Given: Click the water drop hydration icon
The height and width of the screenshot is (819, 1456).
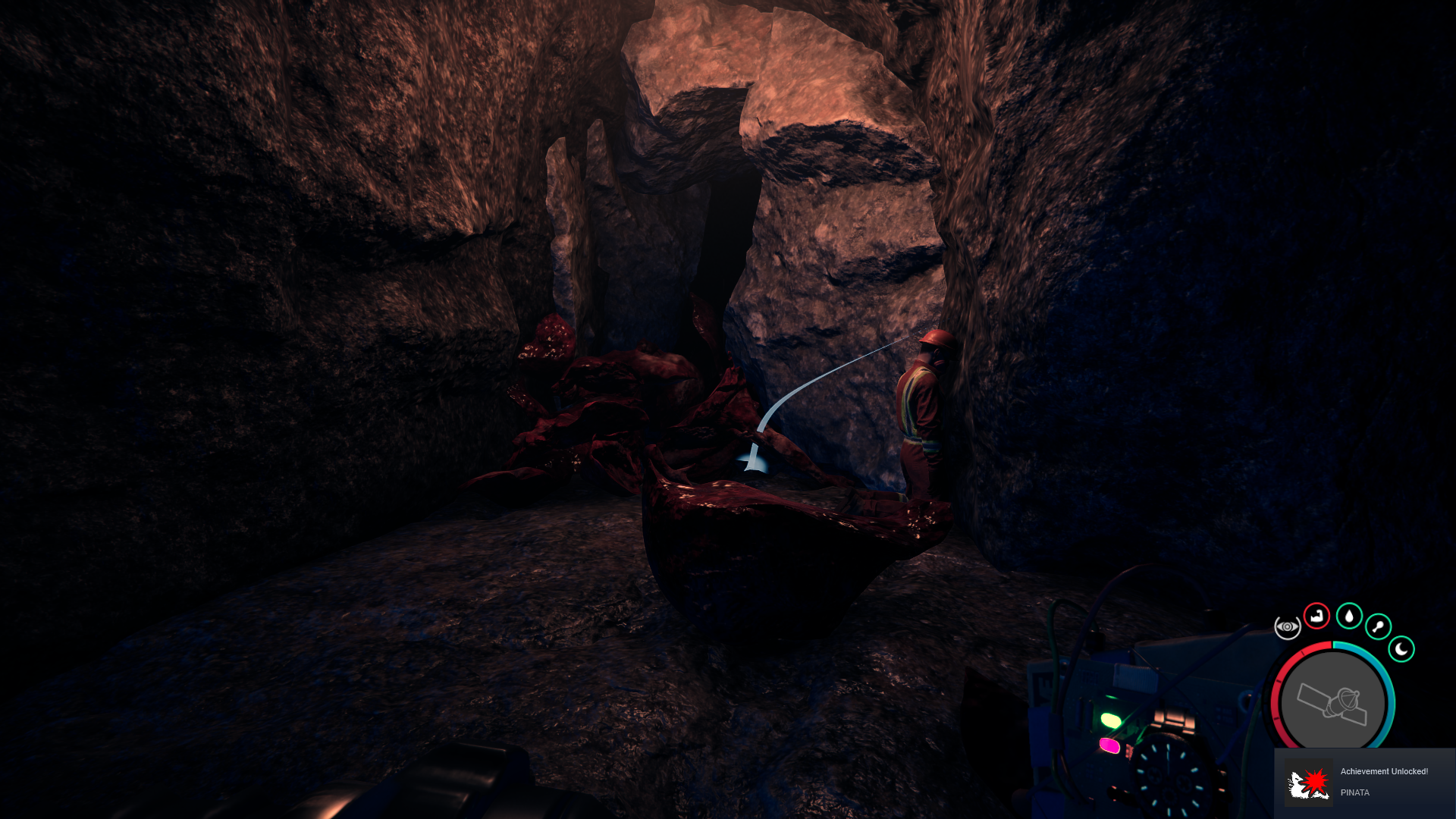Looking at the screenshot, I should (x=1349, y=616).
